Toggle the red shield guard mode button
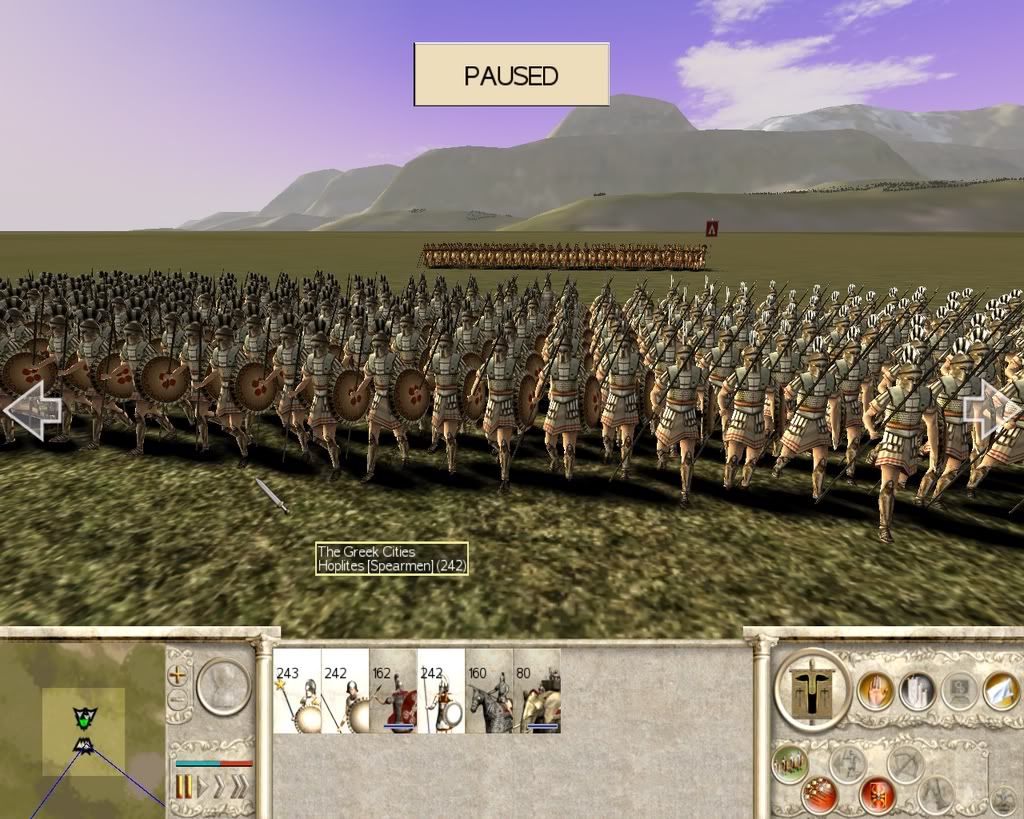The width and height of the screenshot is (1024, 819). coord(877,795)
